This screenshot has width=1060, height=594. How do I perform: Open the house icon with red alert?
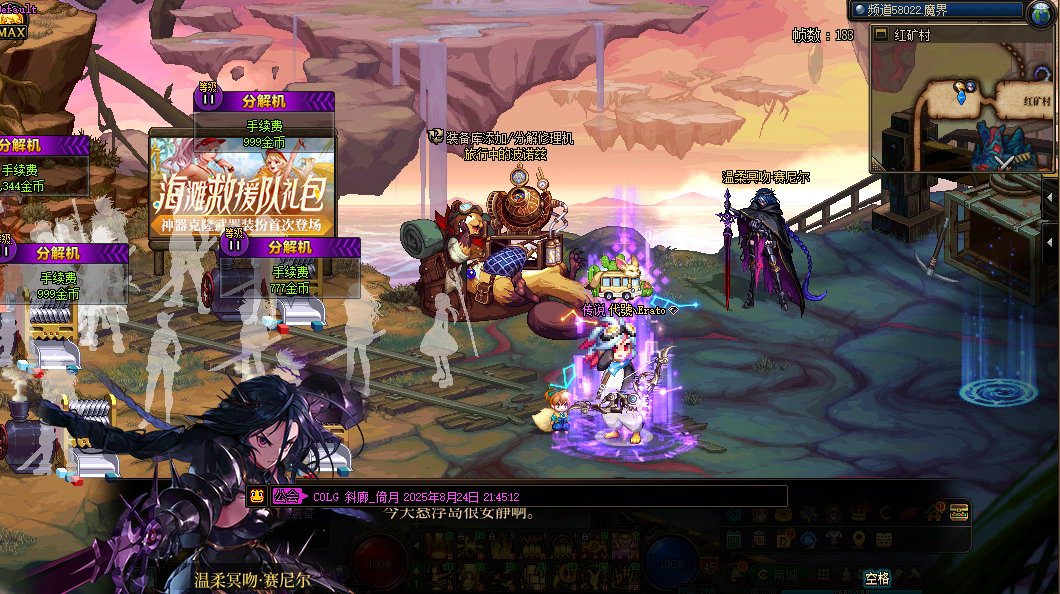click(934, 513)
